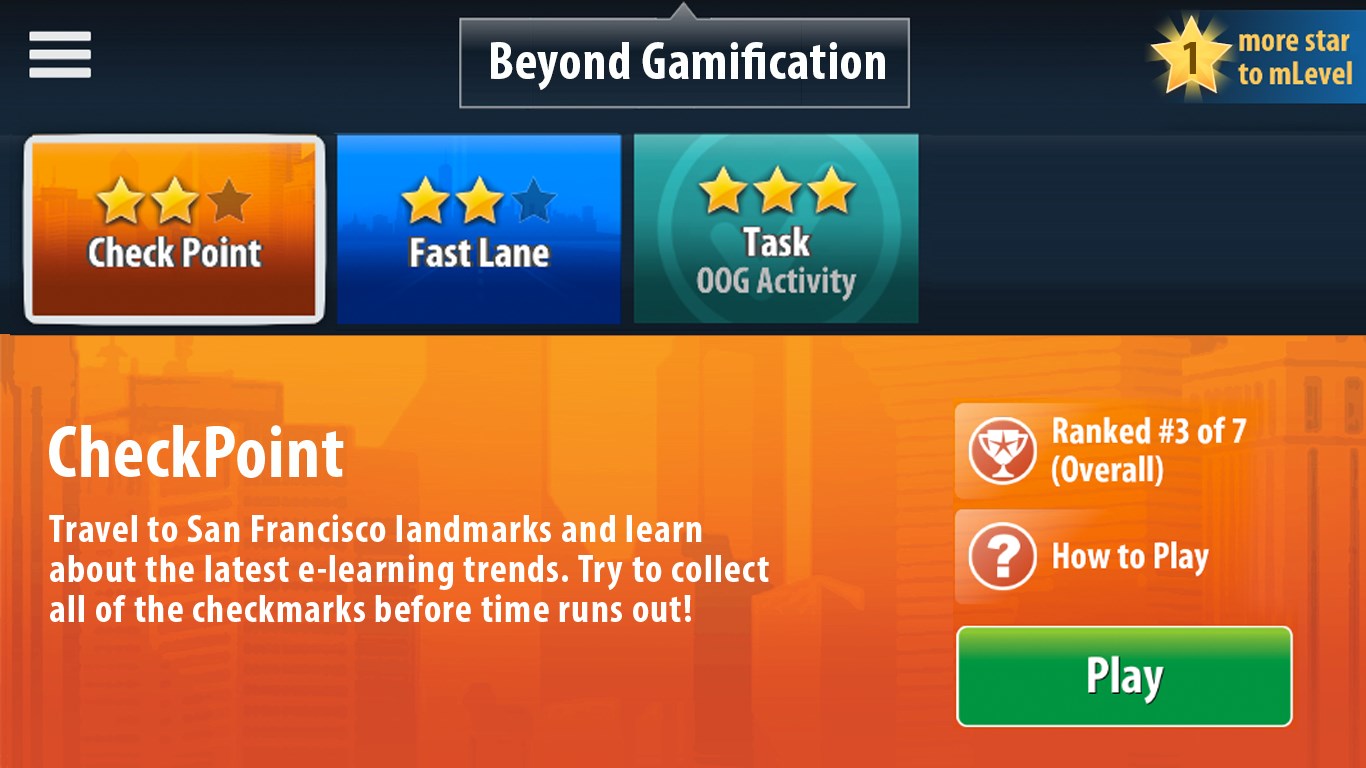Click the Beyond Gamification title dropdown
The width and height of the screenshot is (1366, 768).
pyautogui.click(x=685, y=62)
